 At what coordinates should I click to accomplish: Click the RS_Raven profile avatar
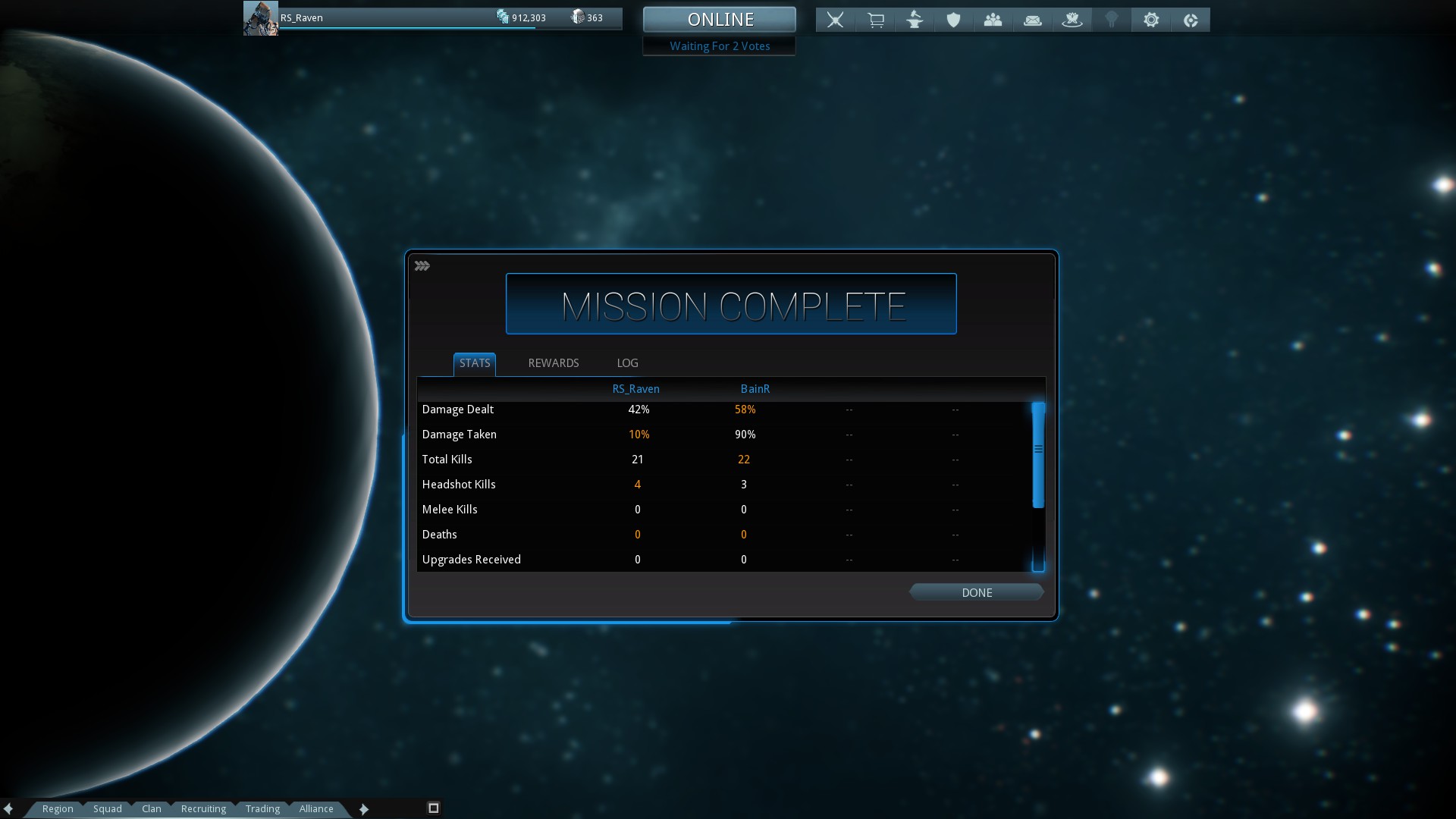click(260, 18)
